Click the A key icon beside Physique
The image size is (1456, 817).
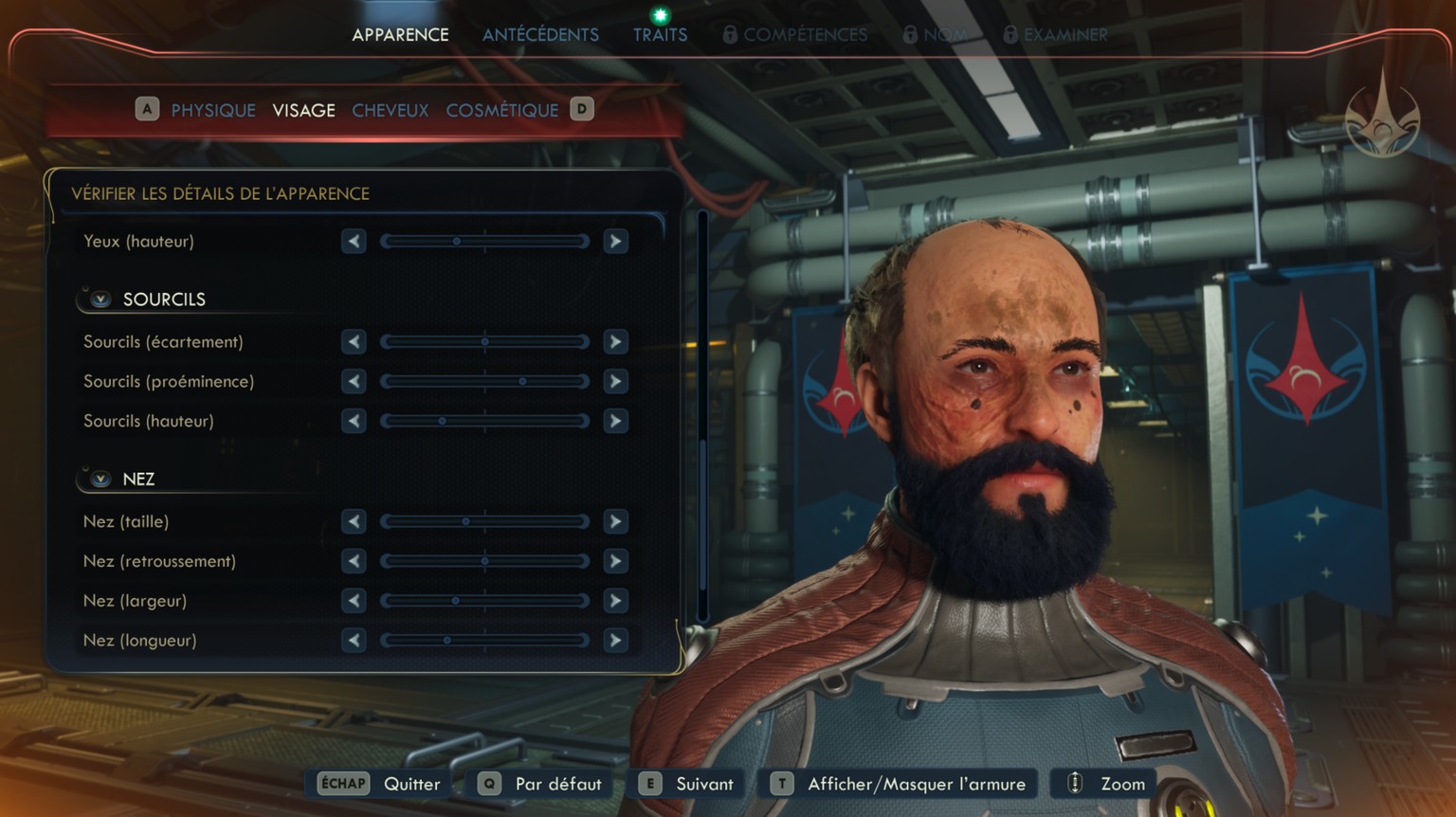coord(147,110)
